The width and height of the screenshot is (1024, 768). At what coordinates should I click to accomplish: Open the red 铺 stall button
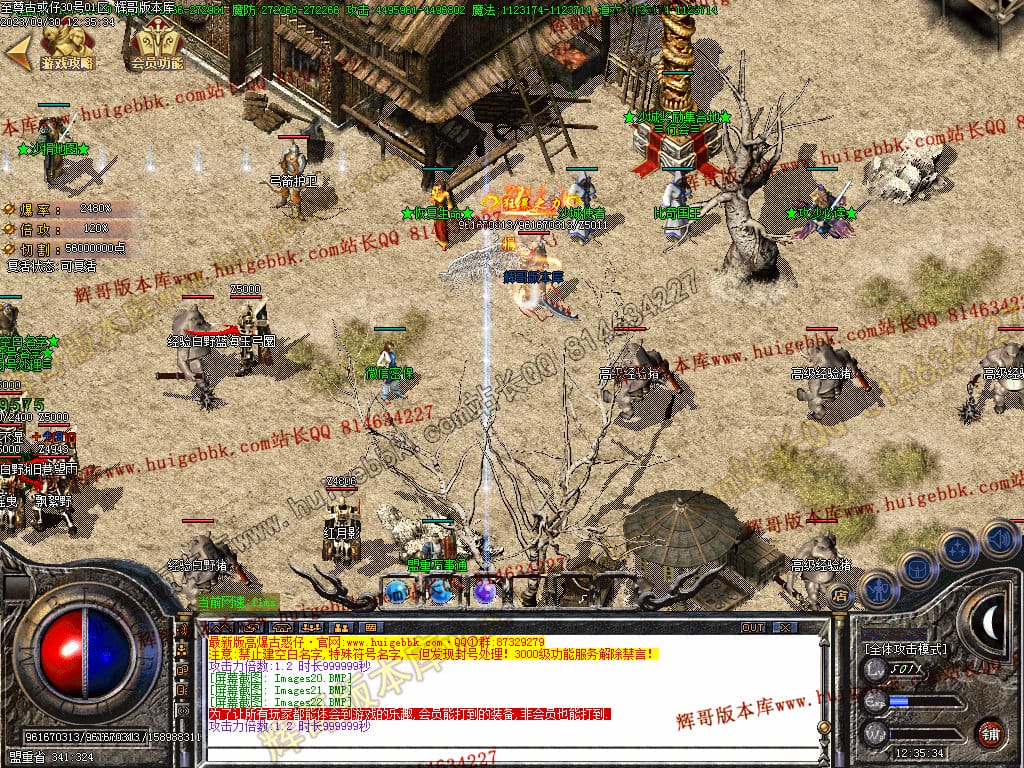click(991, 732)
